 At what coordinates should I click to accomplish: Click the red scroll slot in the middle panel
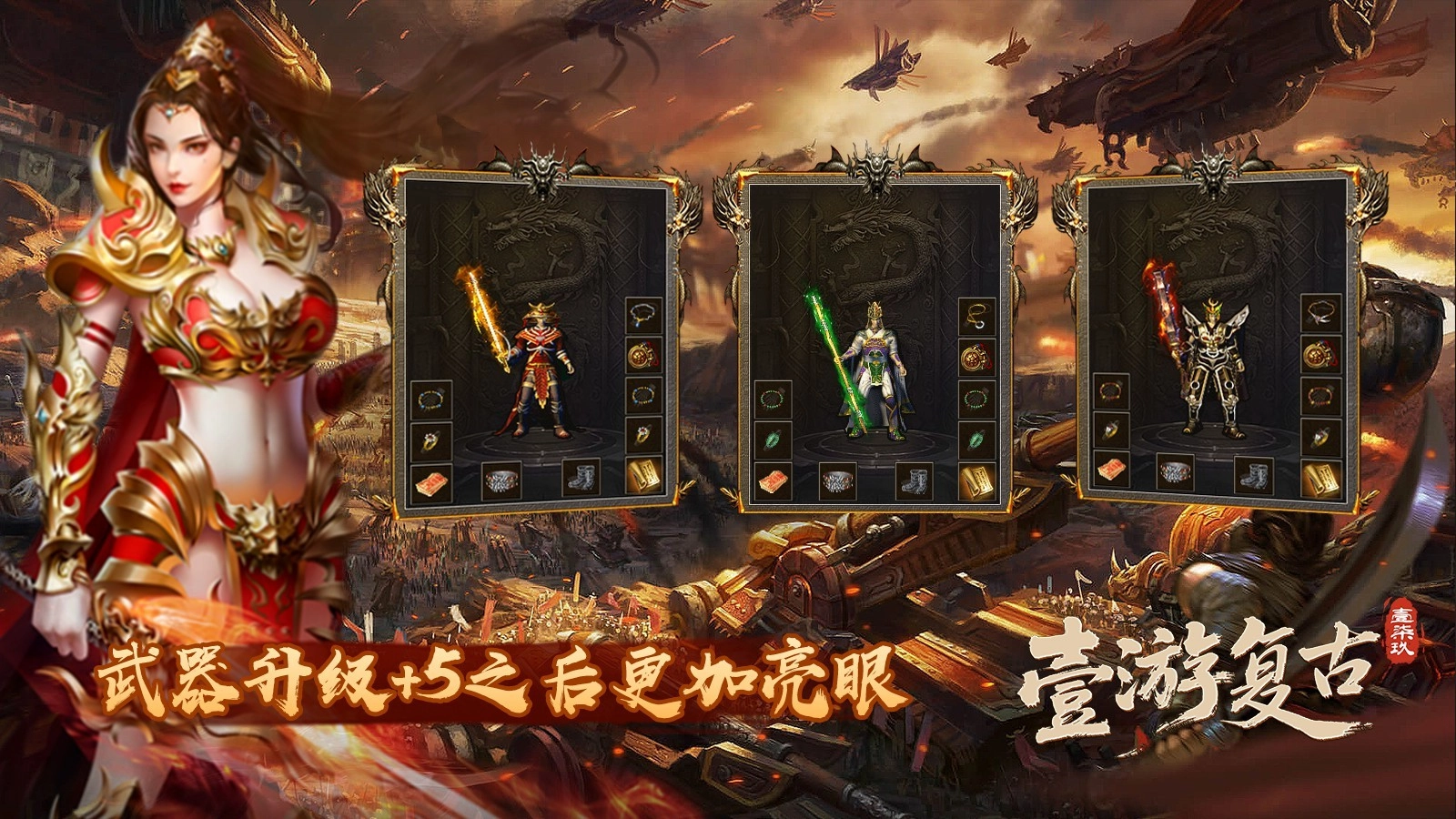pyautogui.click(x=773, y=482)
